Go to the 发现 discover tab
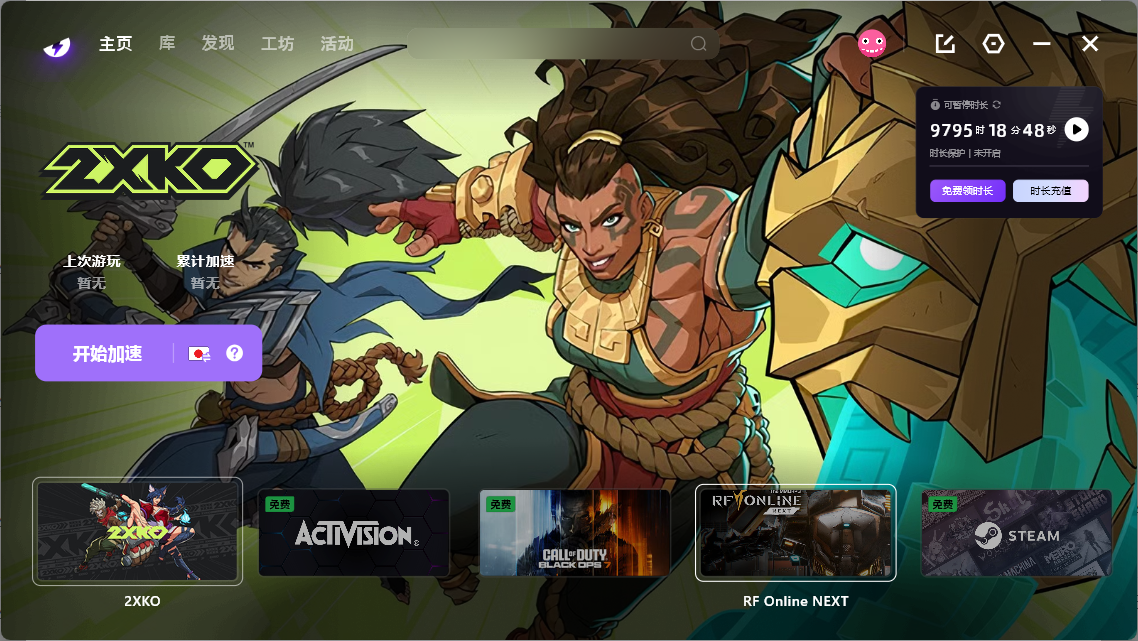 [217, 44]
